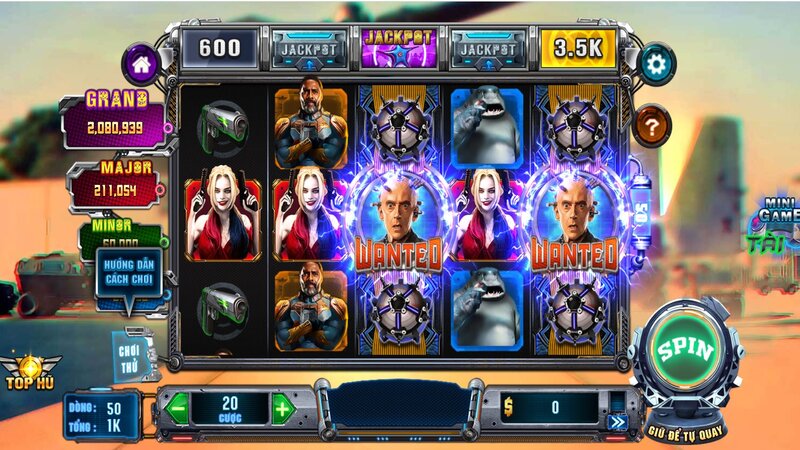The height and width of the screenshot is (450, 800).
Task: View the Grand jackpot panel
Action: (116, 119)
